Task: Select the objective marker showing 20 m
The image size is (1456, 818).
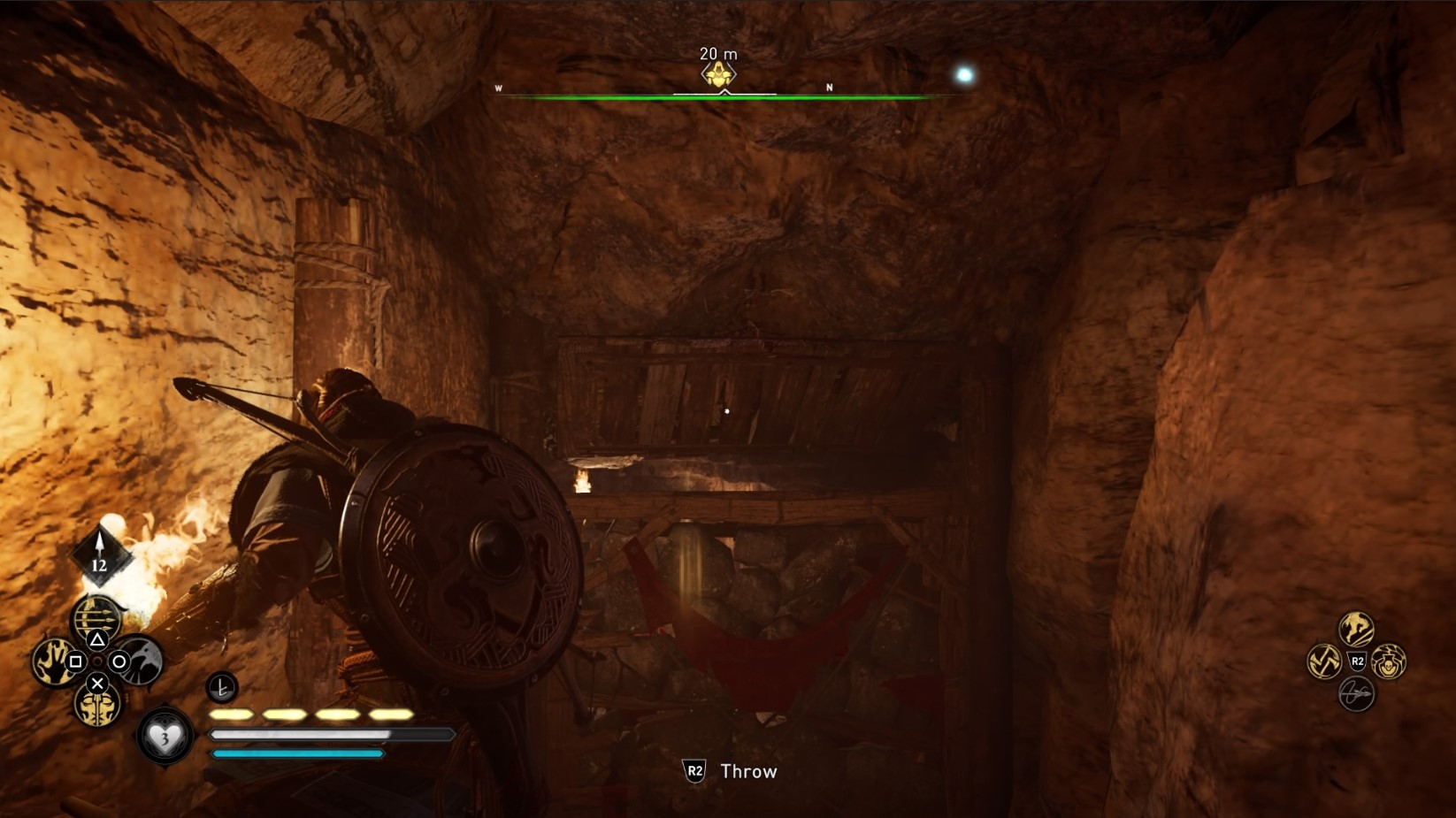Action: tap(718, 71)
